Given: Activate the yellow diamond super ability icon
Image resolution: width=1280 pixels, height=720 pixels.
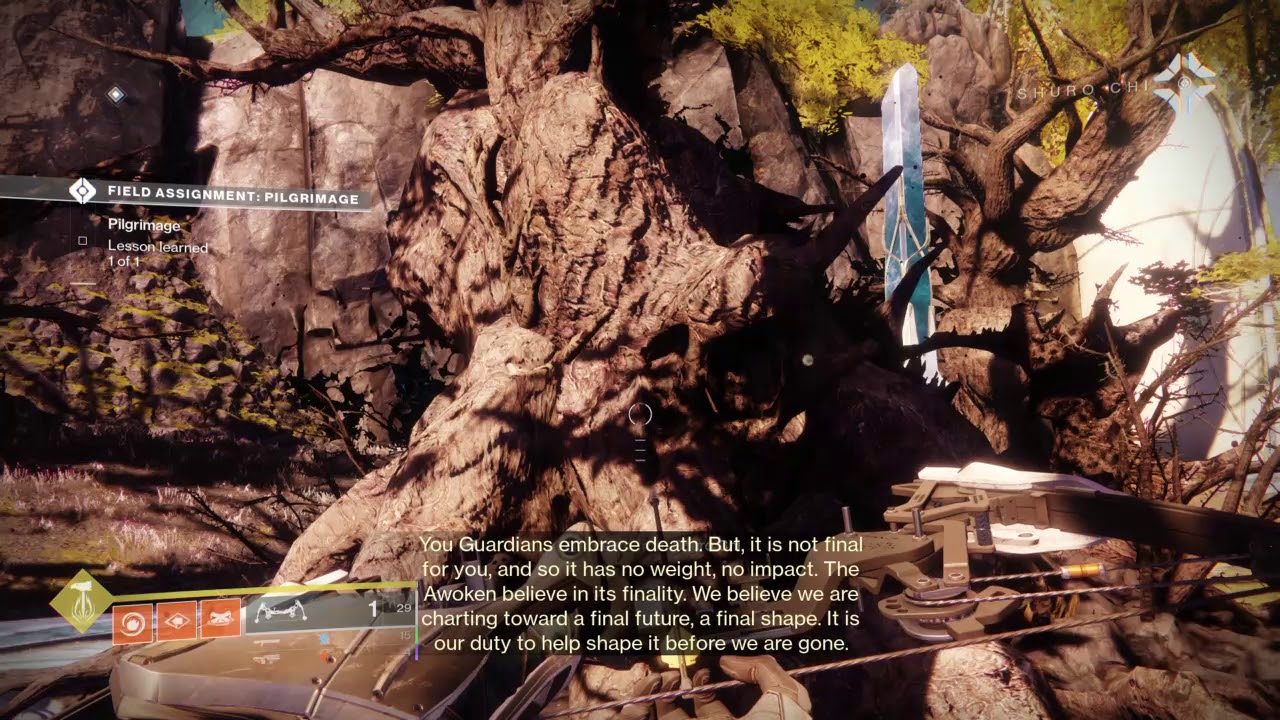Looking at the screenshot, I should coord(81,600).
